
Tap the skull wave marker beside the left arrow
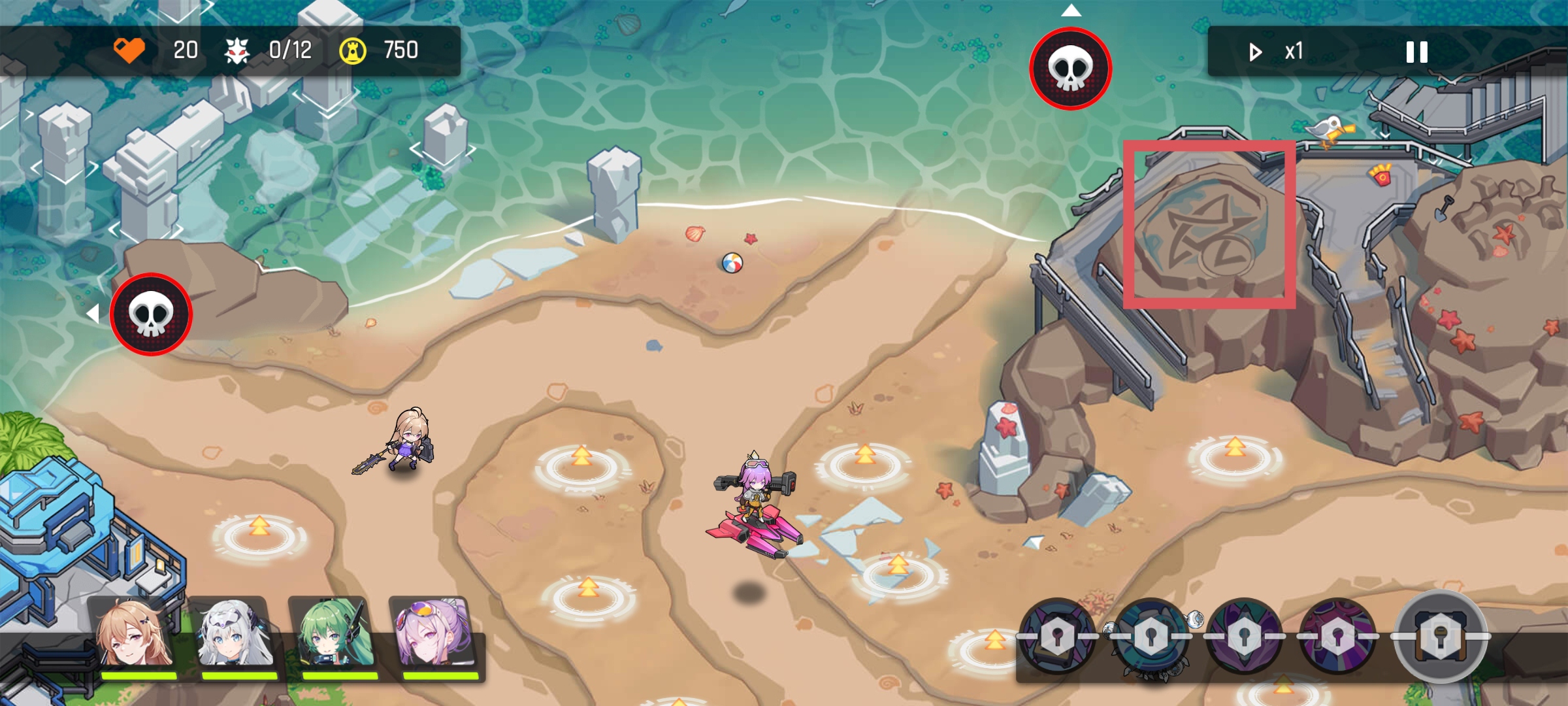[151, 314]
